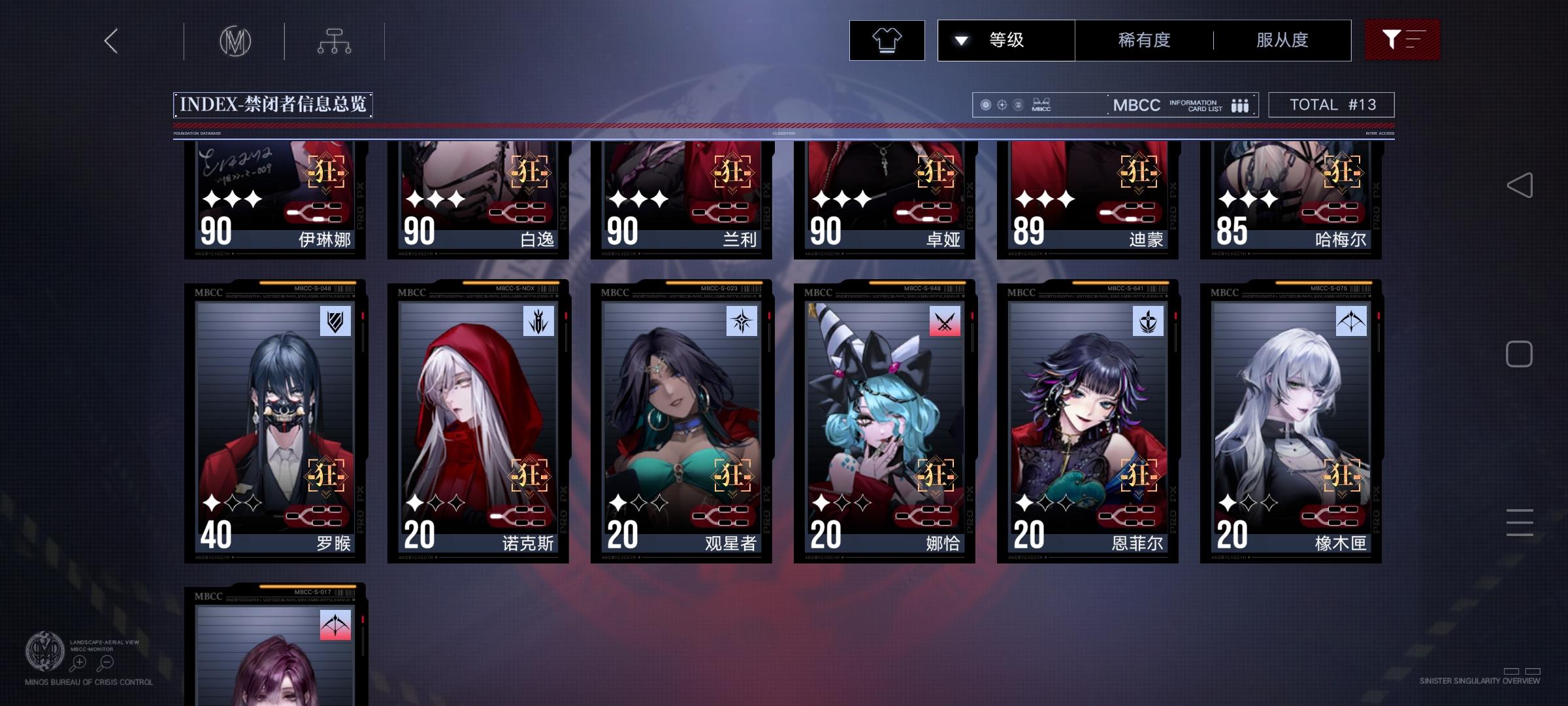Open the 等级 sort order dropdown

pos(1006,40)
